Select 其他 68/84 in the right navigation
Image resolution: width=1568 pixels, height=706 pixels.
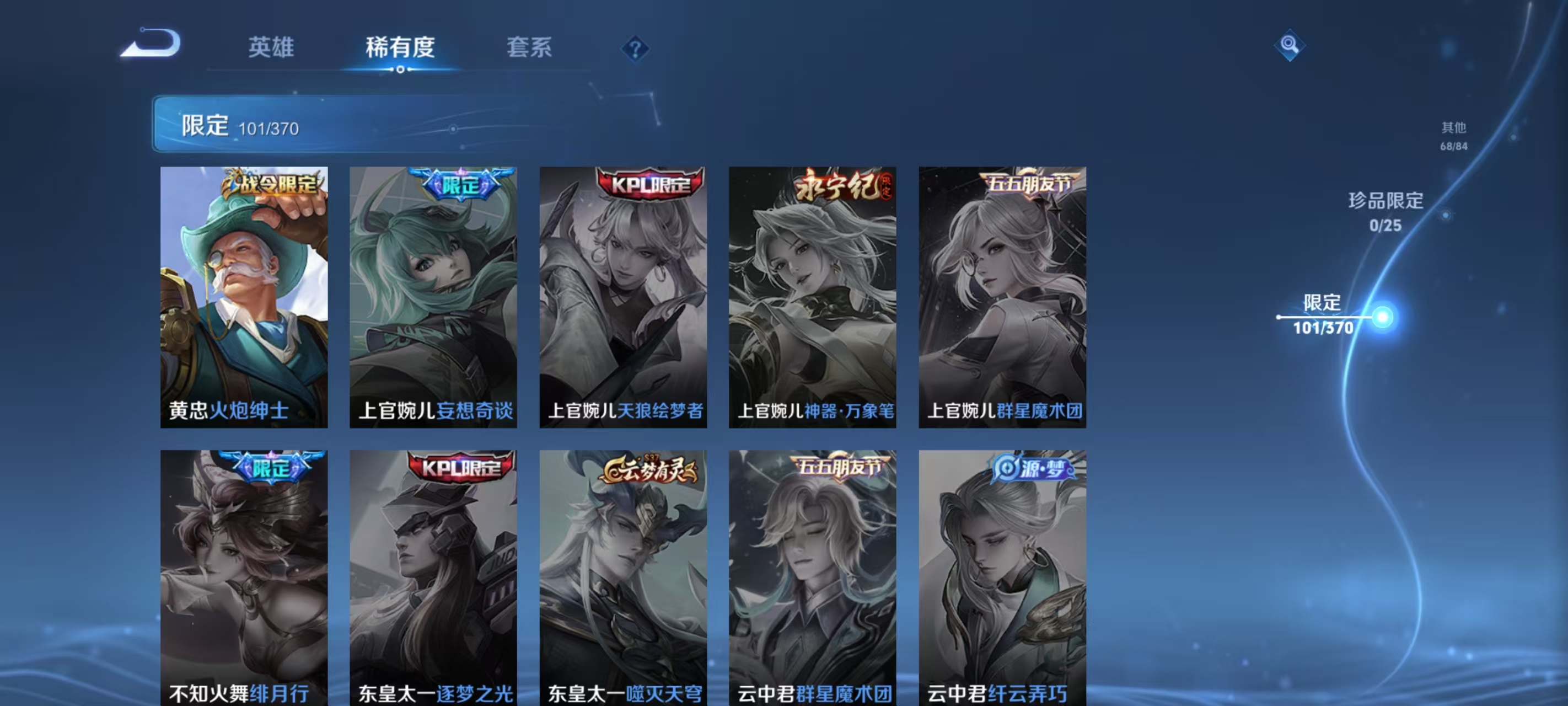tap(1454, 135)
